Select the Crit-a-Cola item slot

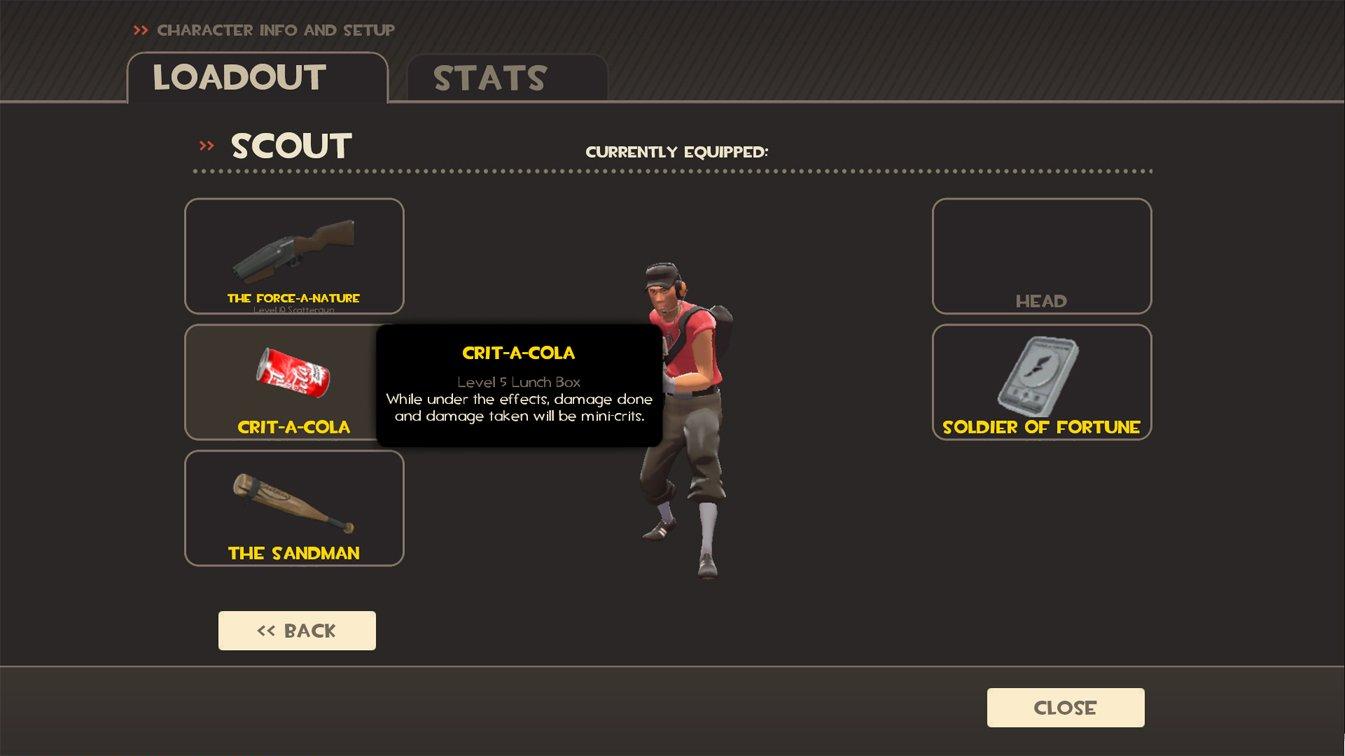(x=282, y=382)
